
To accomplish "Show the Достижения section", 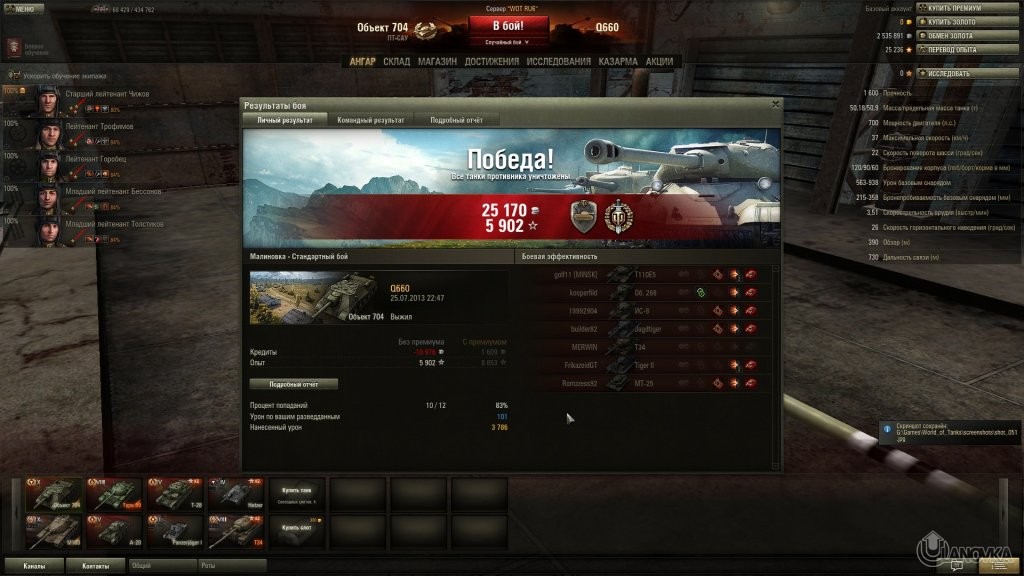I will 492,61.
